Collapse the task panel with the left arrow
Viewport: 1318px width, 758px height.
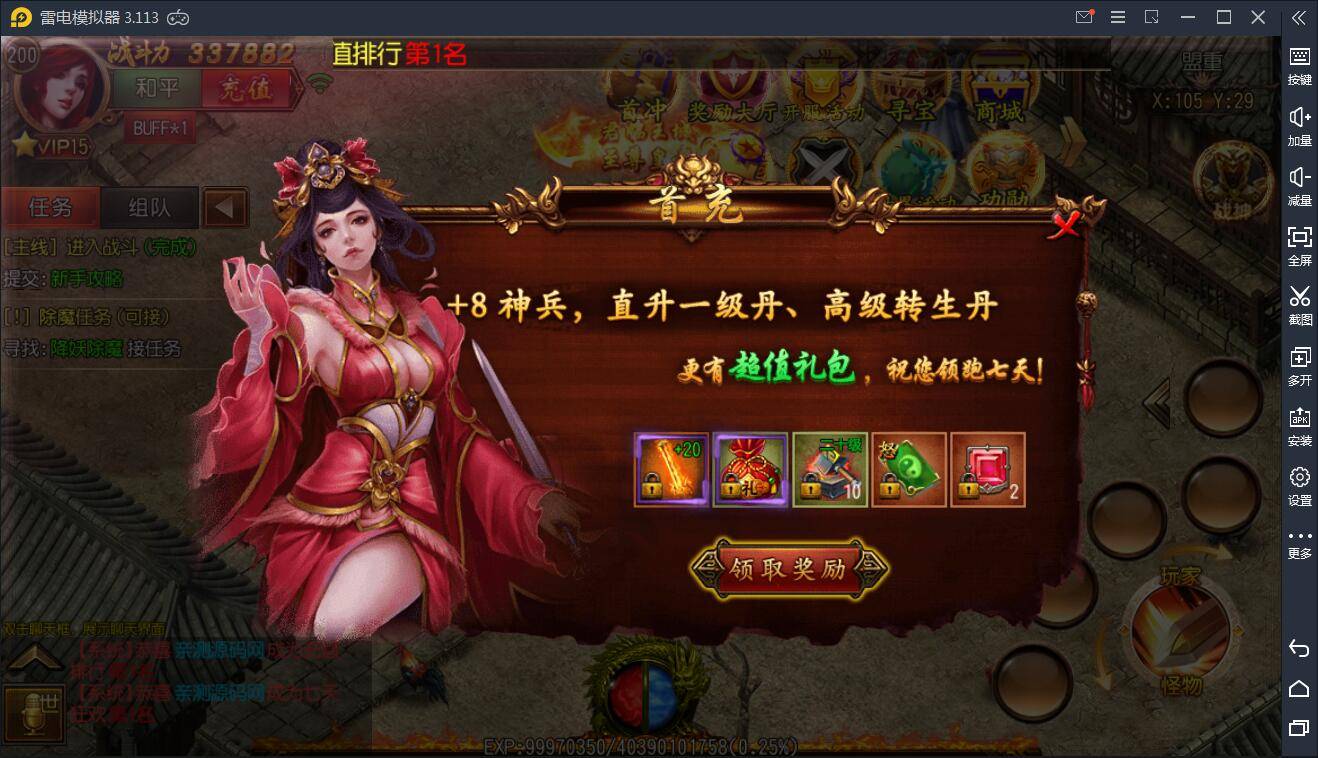click(x=225, y=206)
